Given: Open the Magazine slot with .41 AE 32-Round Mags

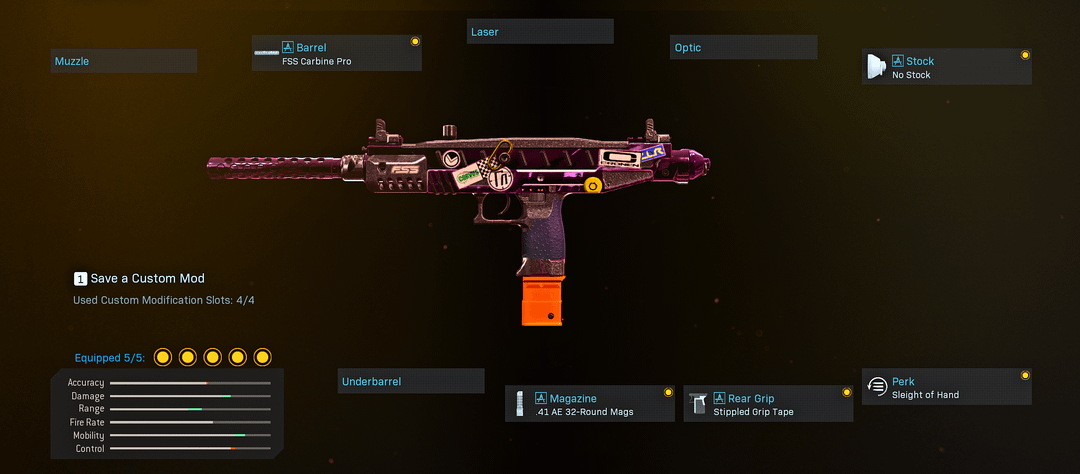Looking at the screenshot, I should click(x=589, y=404).
